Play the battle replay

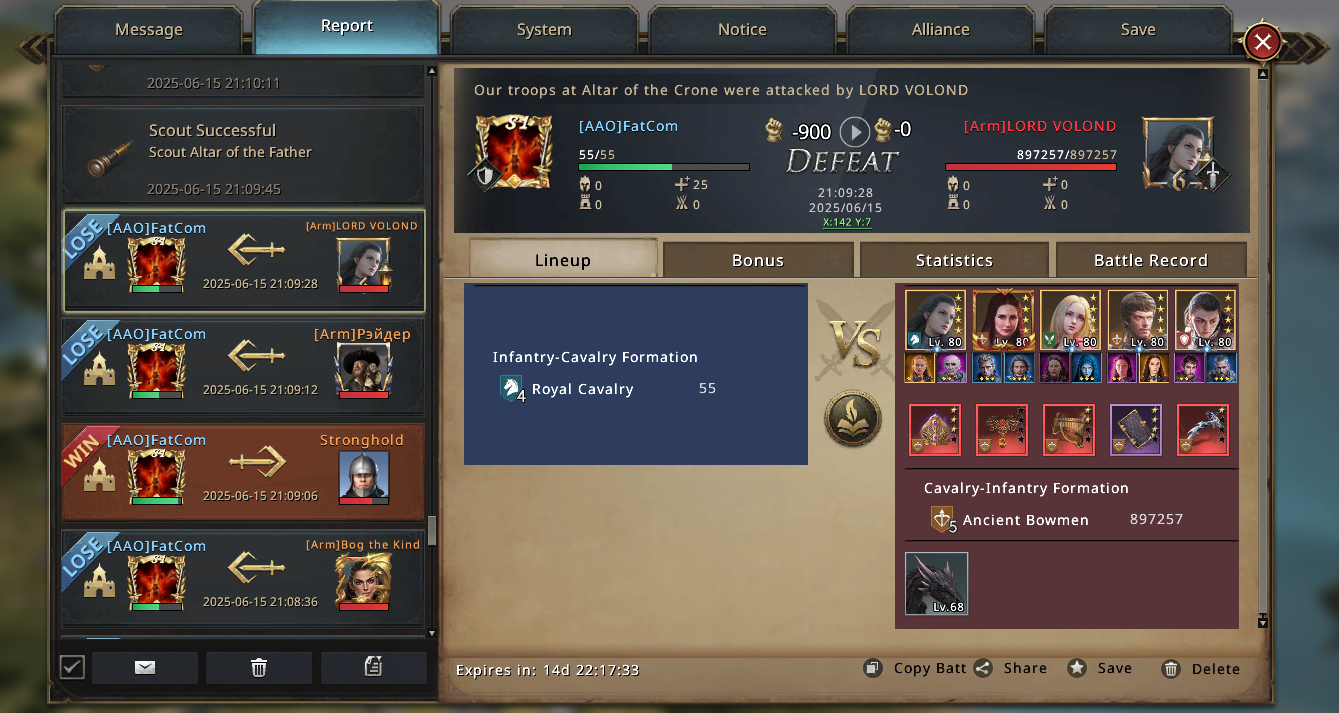pos(854,131)
